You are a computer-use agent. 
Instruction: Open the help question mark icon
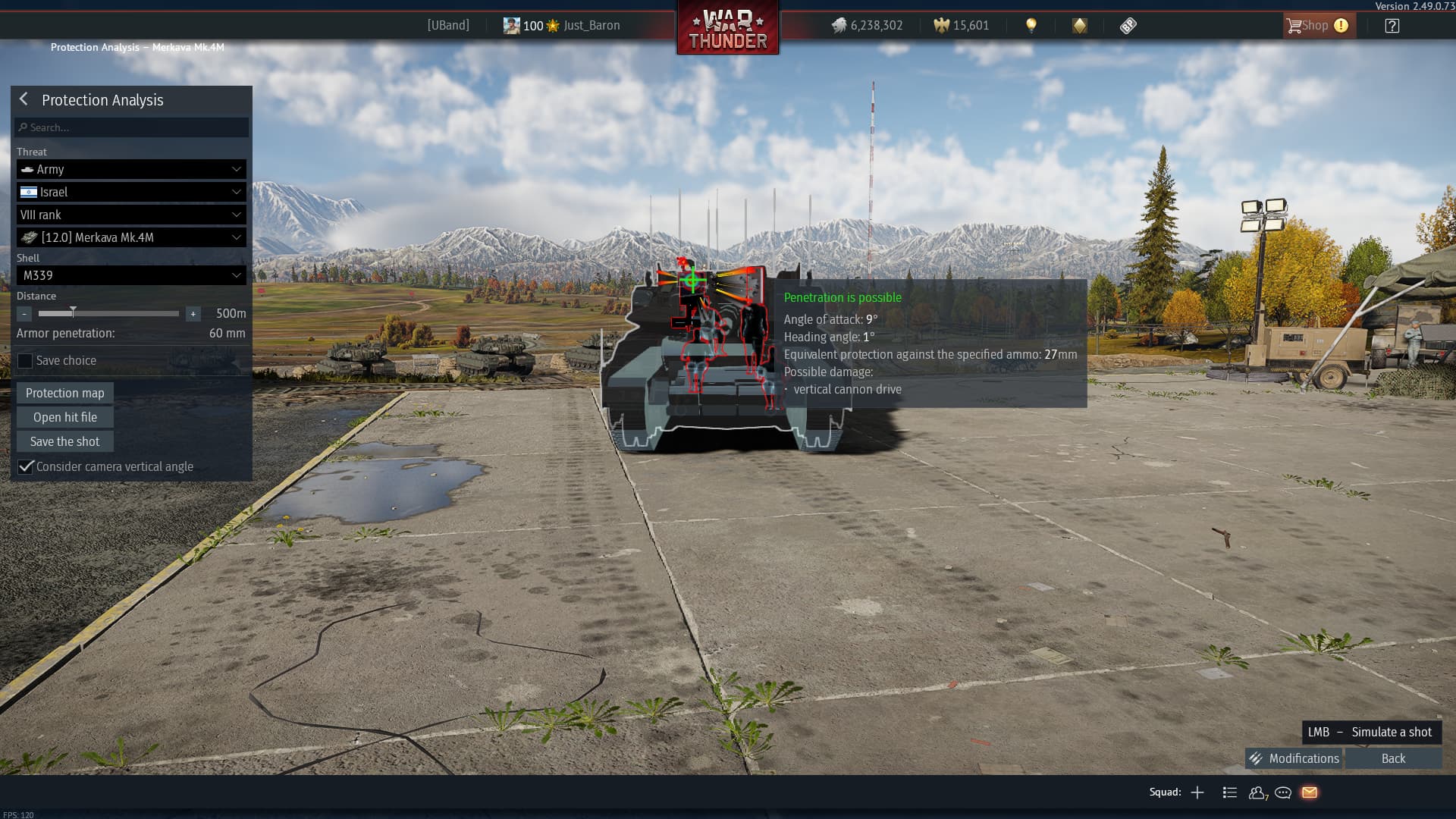[1392, 26]
